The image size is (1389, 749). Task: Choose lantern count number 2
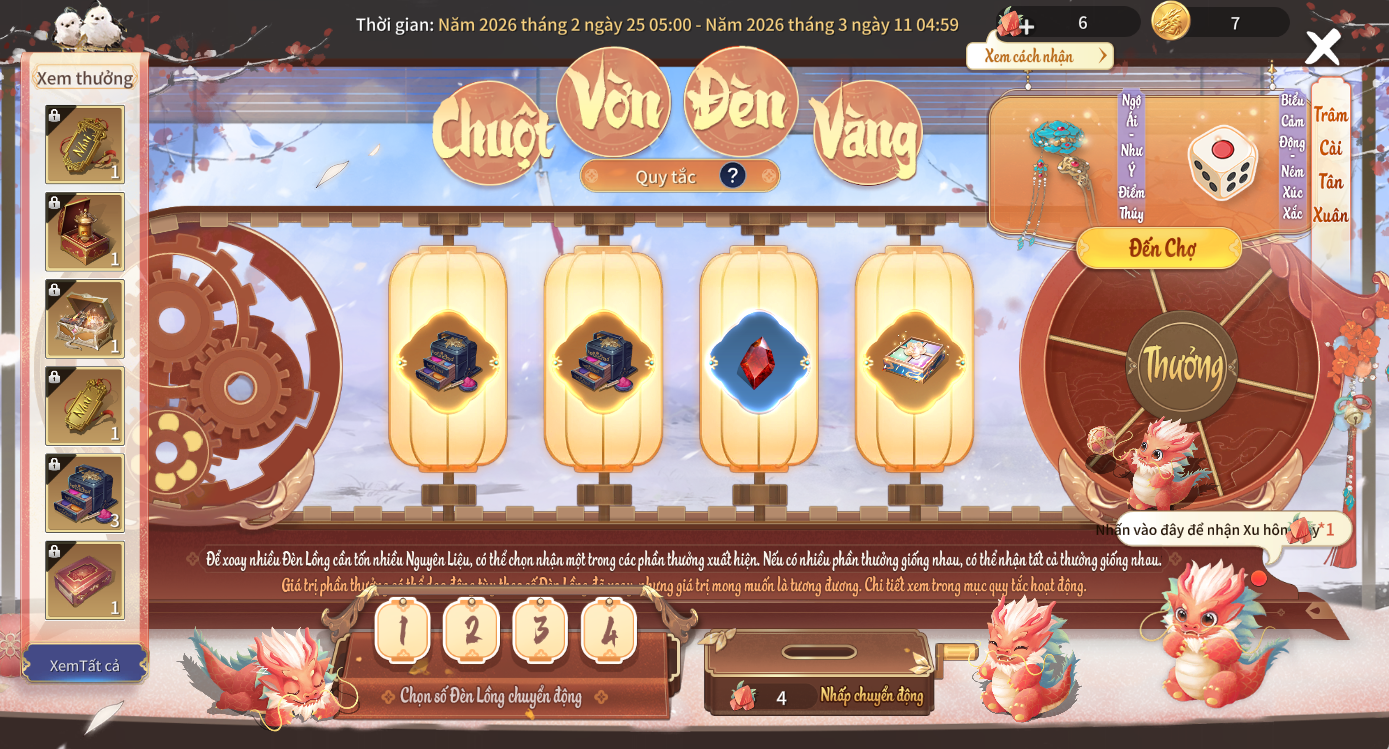tap(471, 630)
